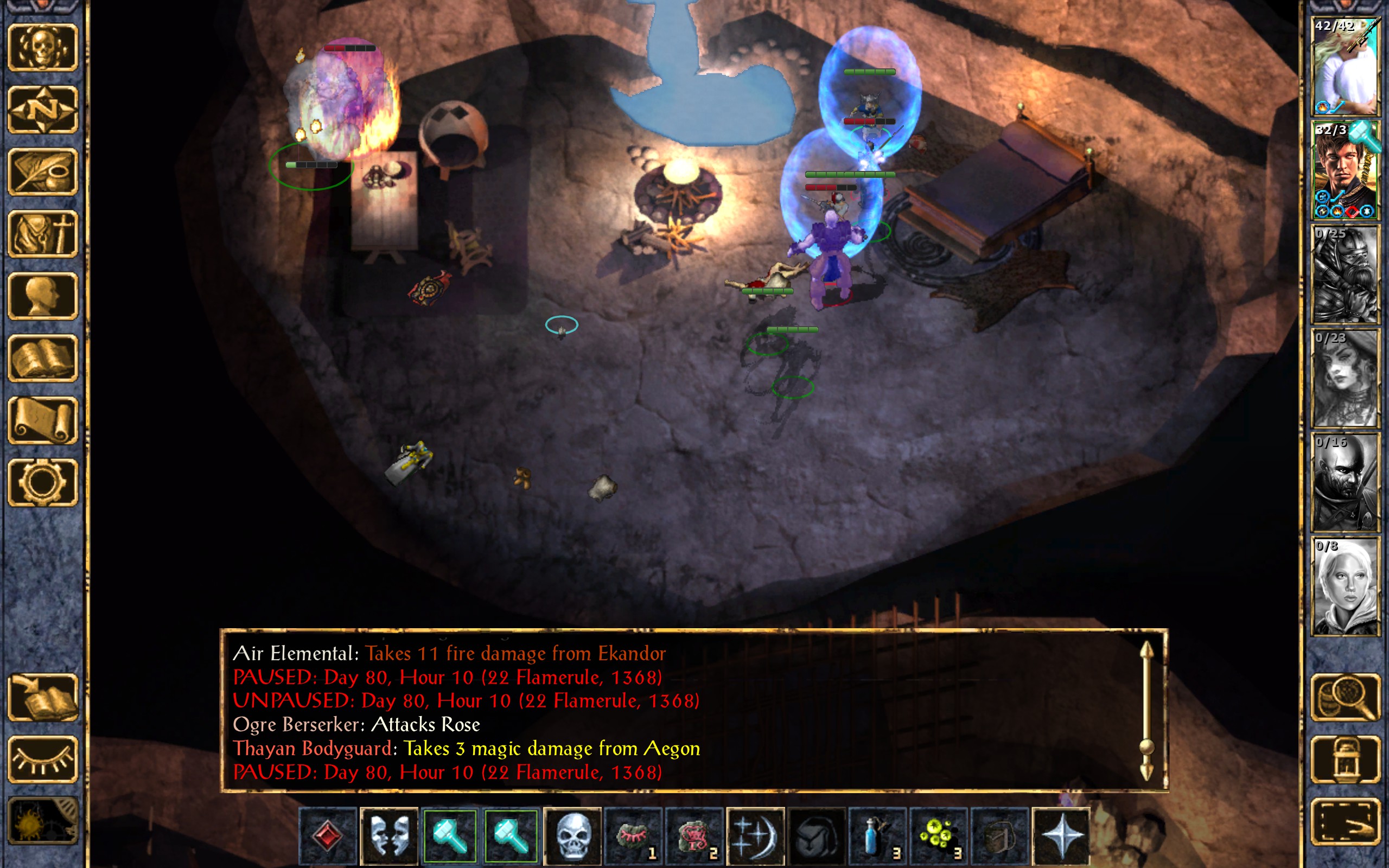
Task: Click the magnifying glass button
Action: pyautogui.click(x=1345, y=697)
